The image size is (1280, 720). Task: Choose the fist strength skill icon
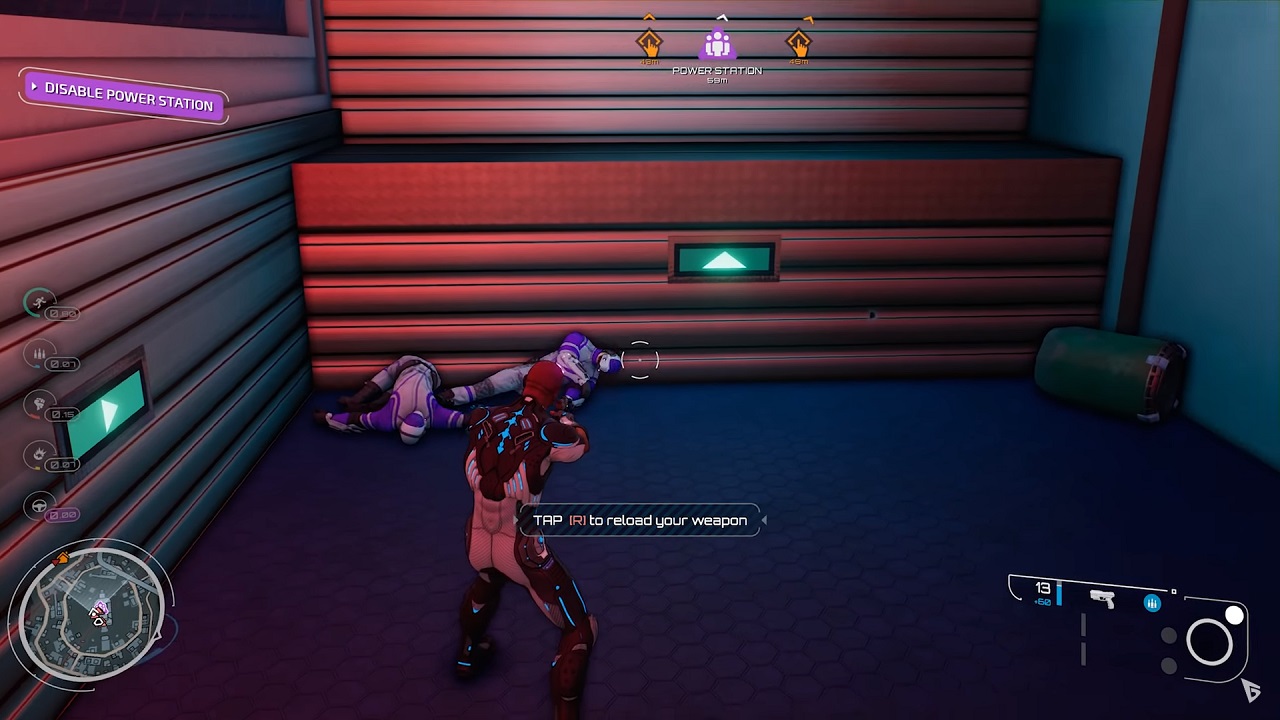click(40, 404)
